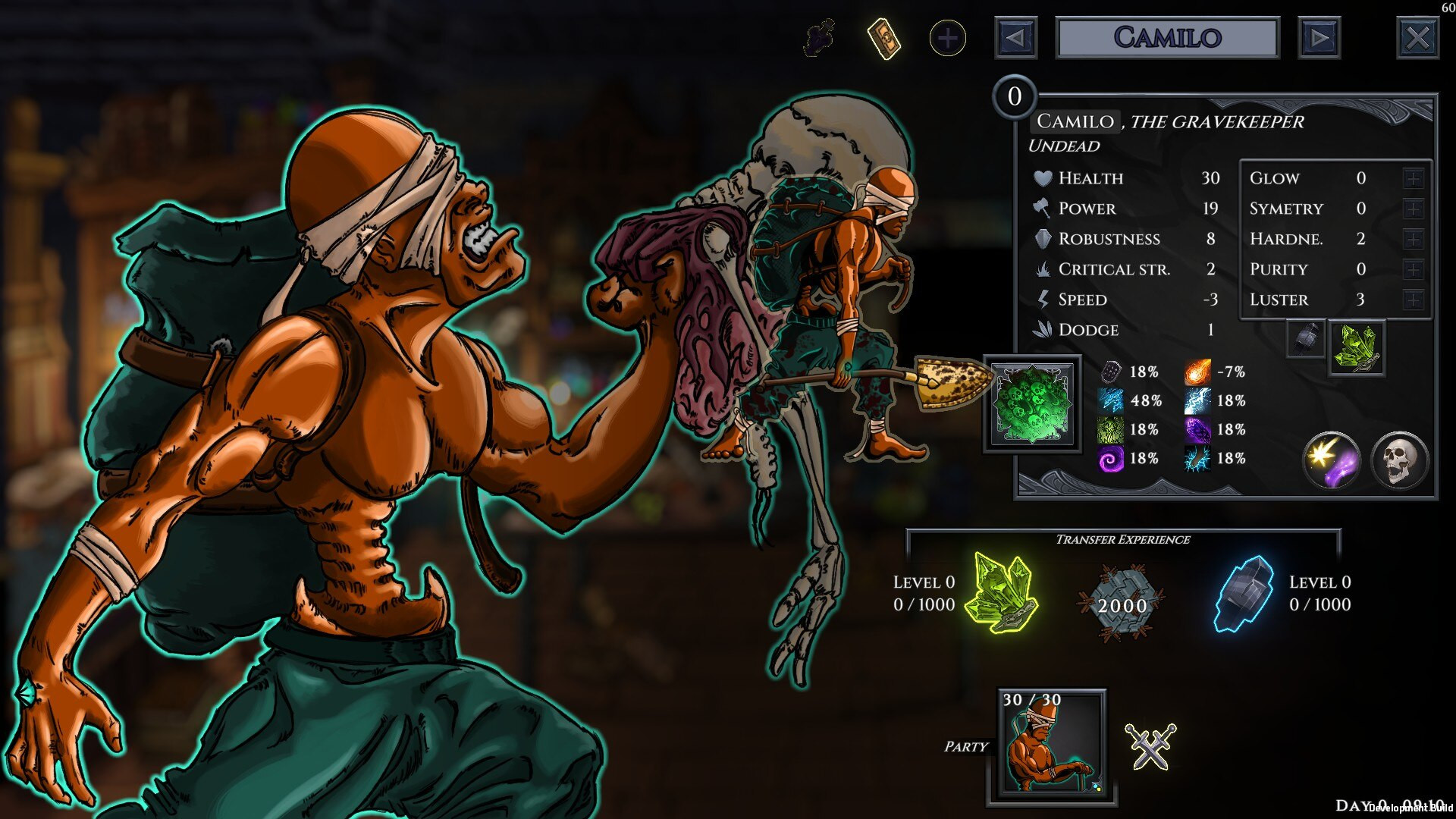Click the Camilo name field at the top
1456x819 pixels.
click(x=1168, y=36)
